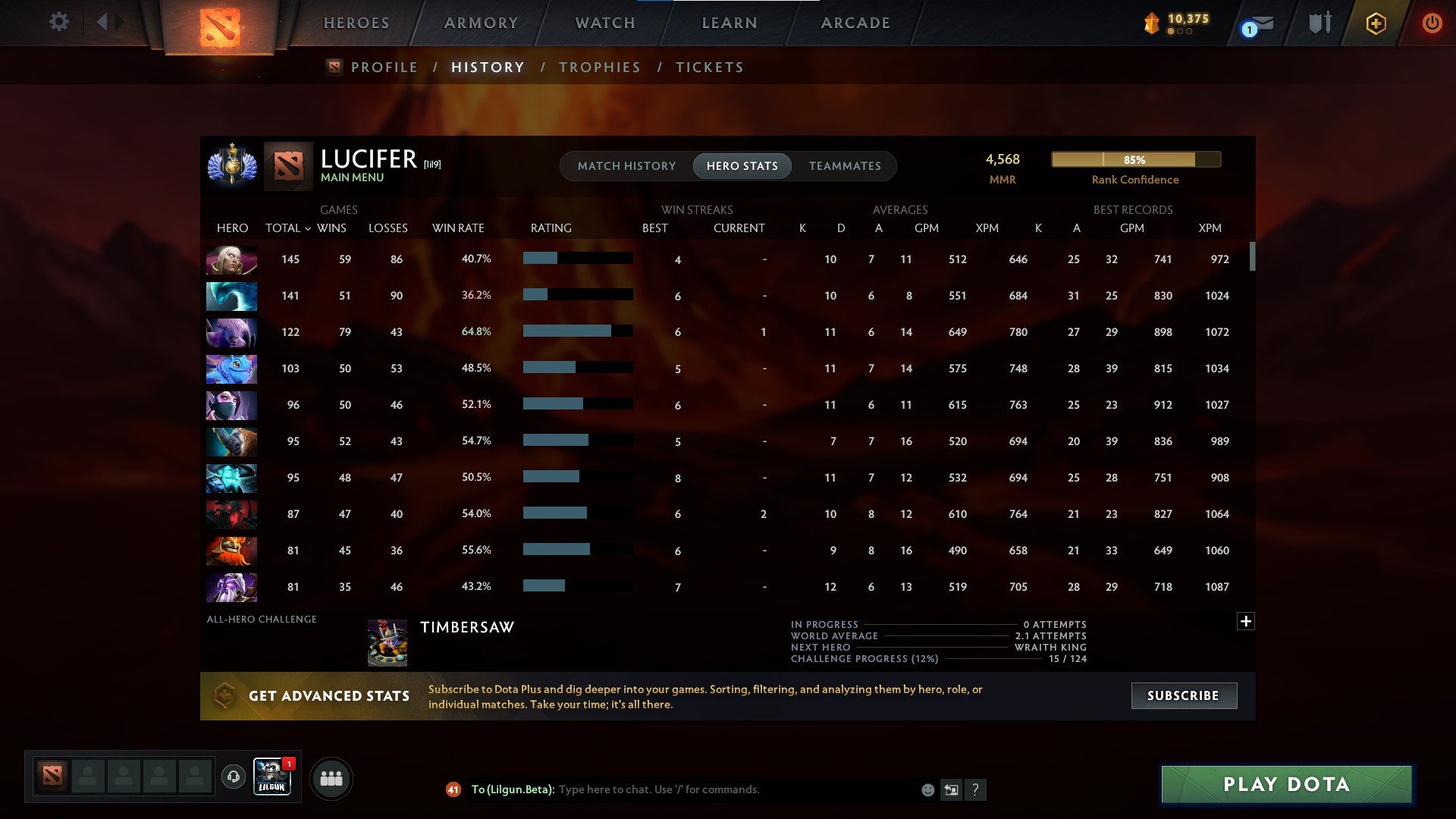This screenshot has width=1456, height=819.
Task: Open the Armory shield and sword icon
Action: tap(1319, 23)
